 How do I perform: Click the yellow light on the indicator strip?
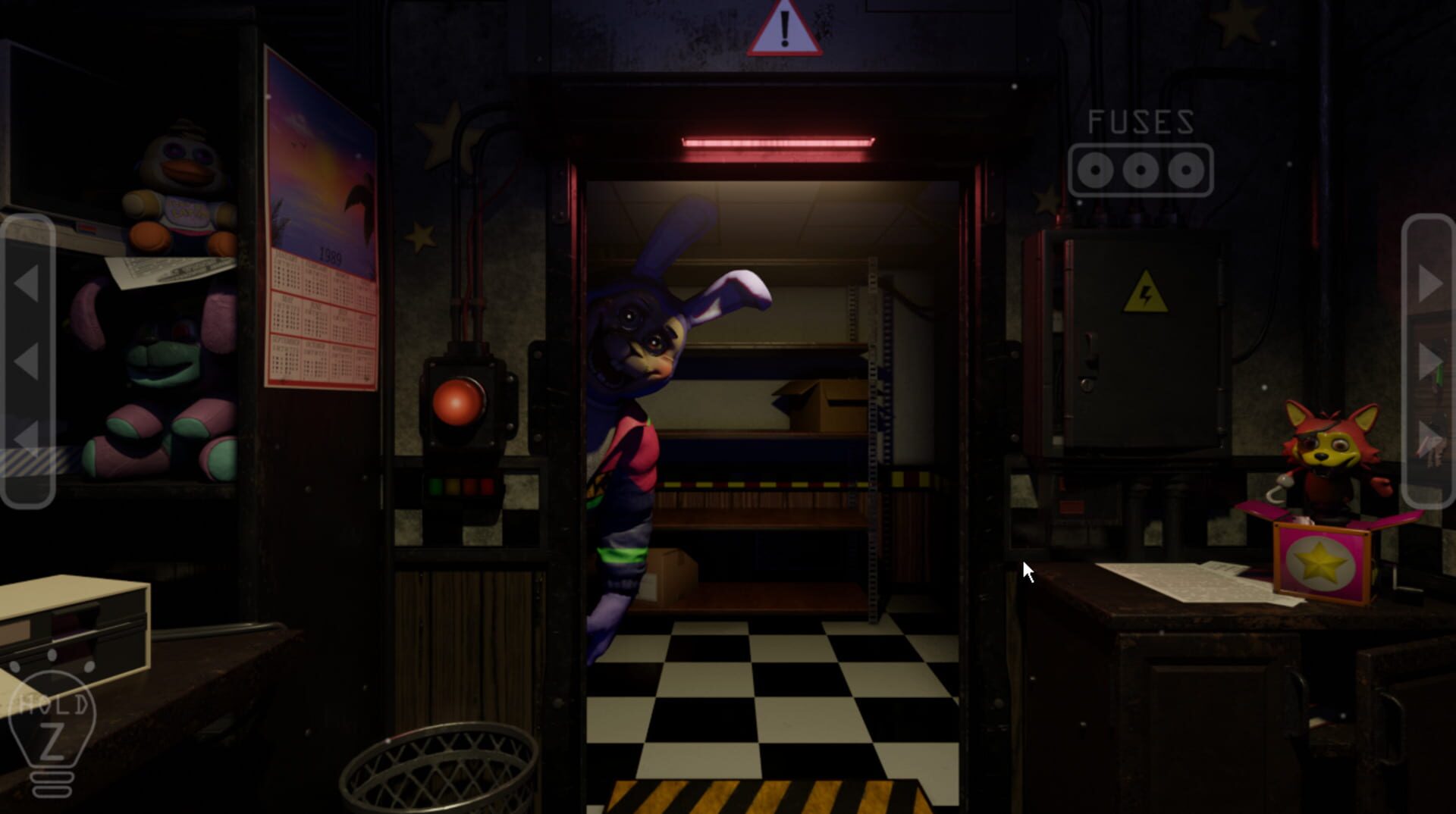click(452, 486)
